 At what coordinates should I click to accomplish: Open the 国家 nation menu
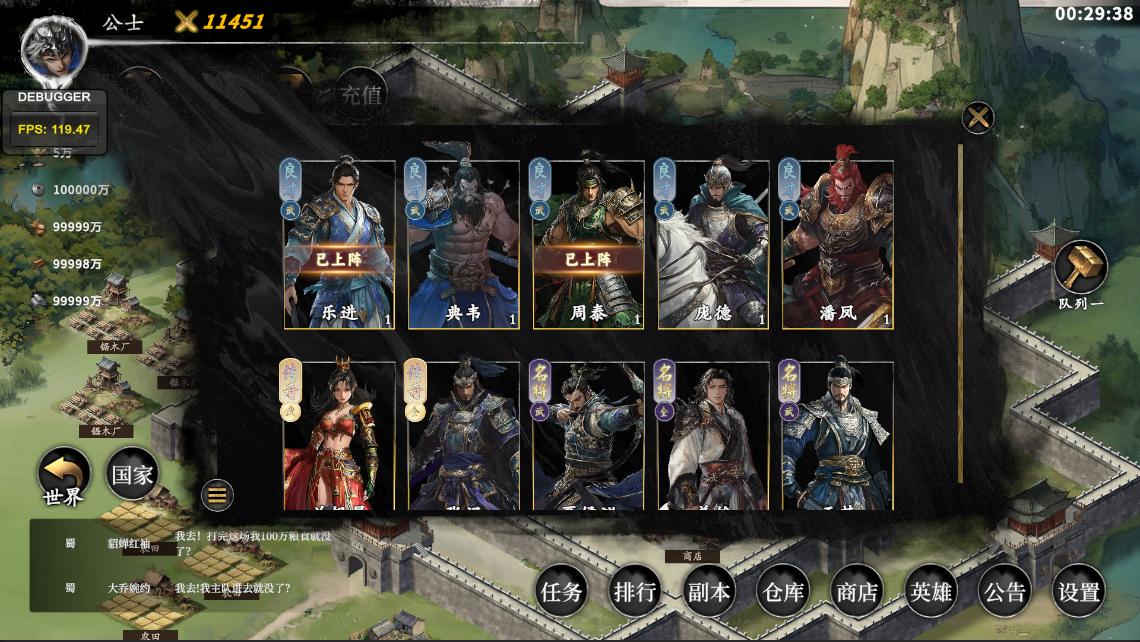pyautogui.click(x=131, y=475)
